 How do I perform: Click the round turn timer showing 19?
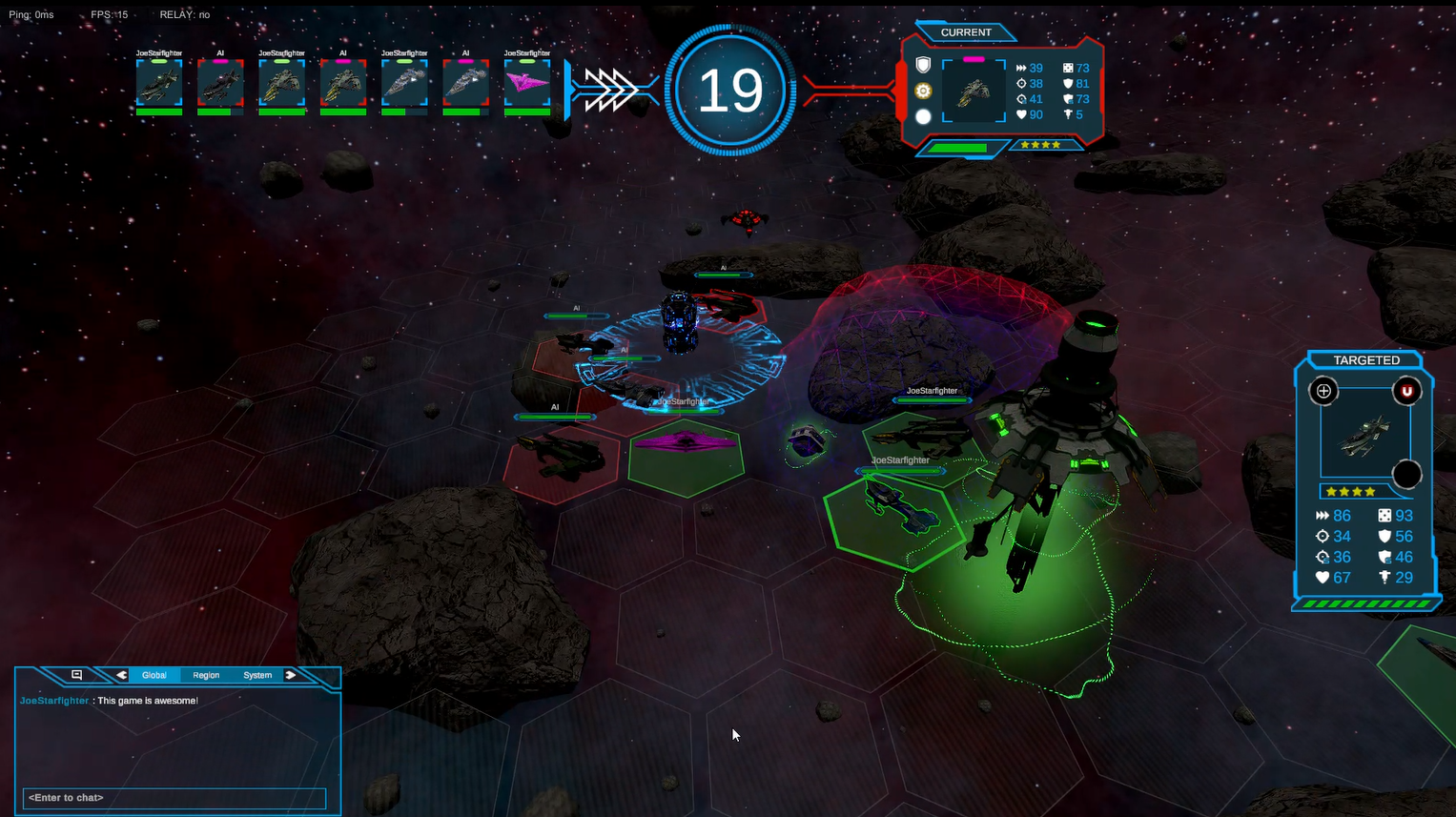730,90
